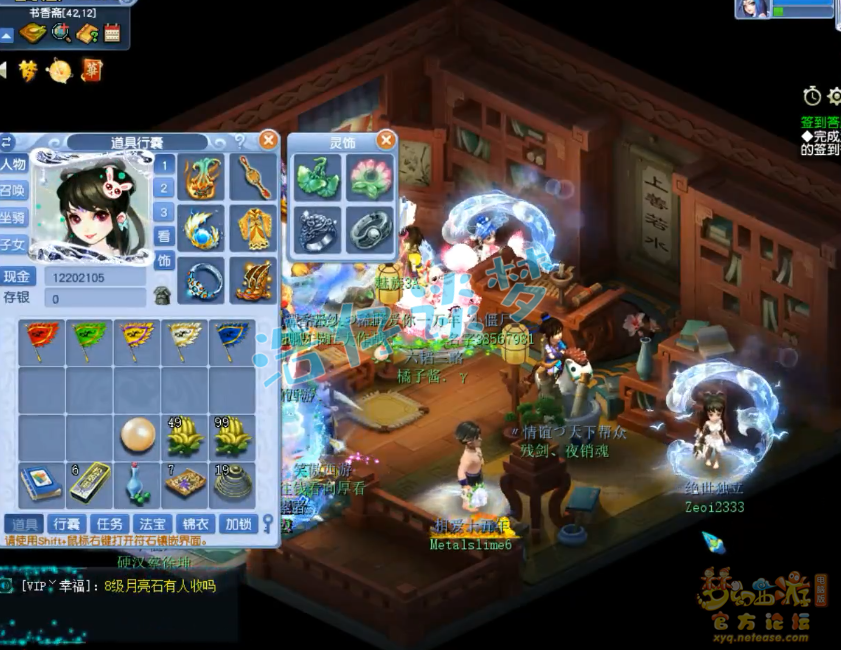
Task: Close the 道具行囊 inventory window
Action: coord(268,141)
